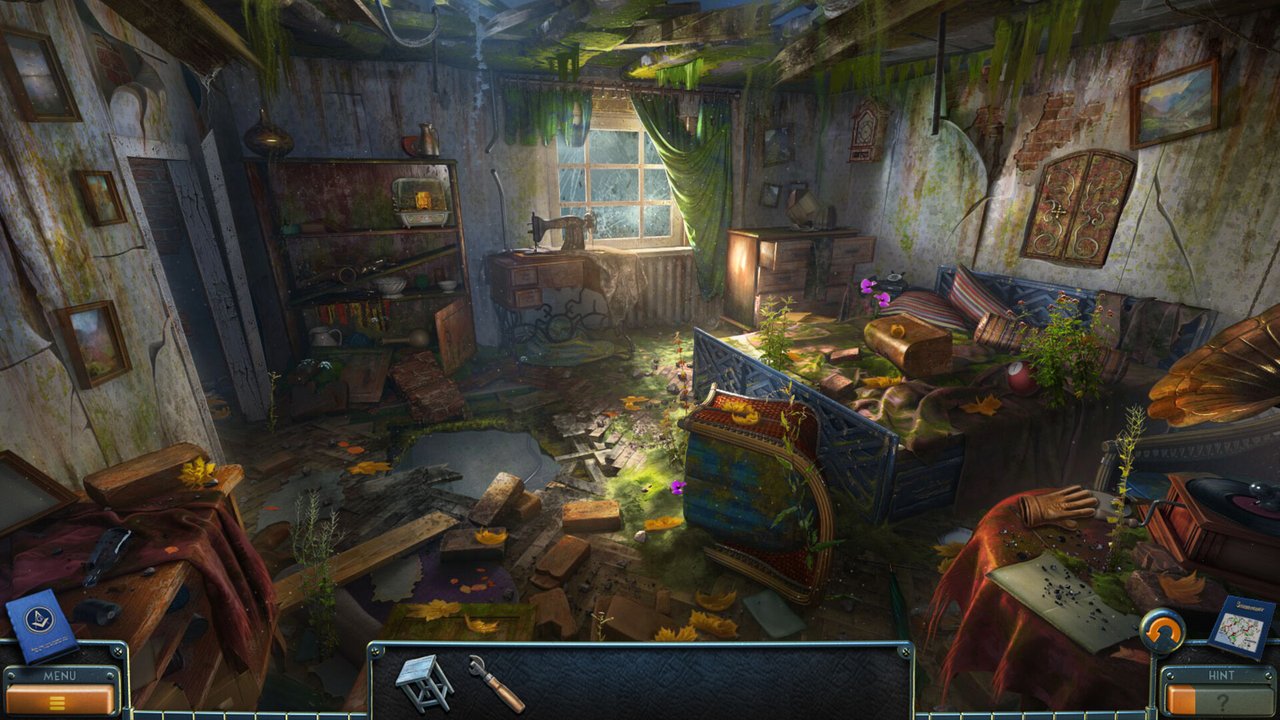Select the stool in the inventory
The image size is (1280, 720).
tap(423, 681)
